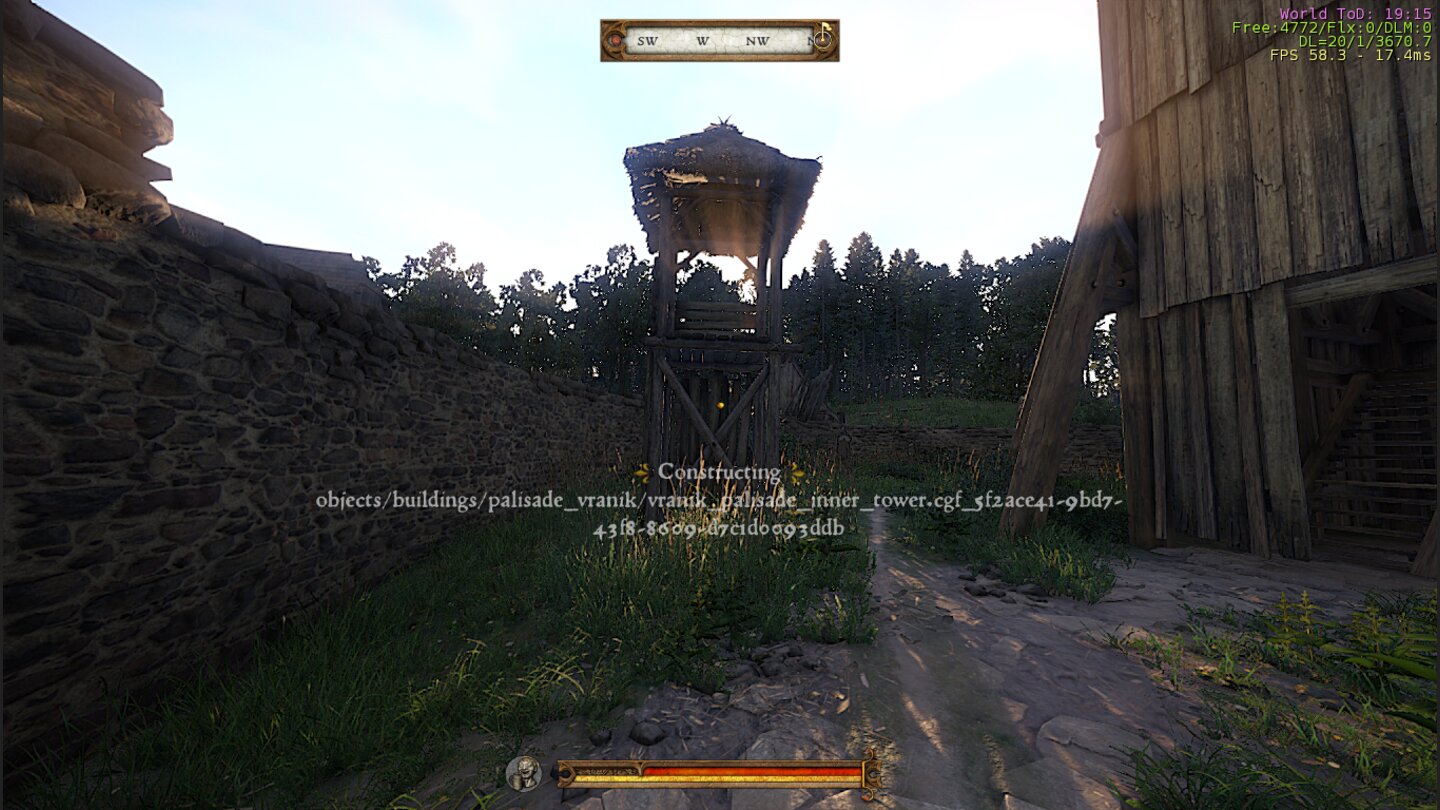Open the SW direction marker on the compass
Image resolution: width=1440 pixels, height=810 pixels.
pyautogui.click(x=645, y=41)
